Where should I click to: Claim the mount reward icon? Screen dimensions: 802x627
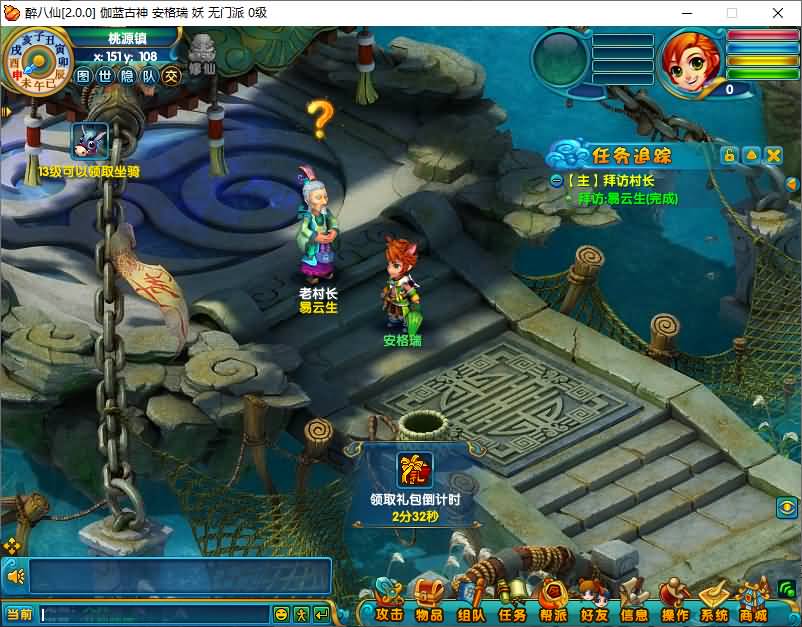coord(89,141)
